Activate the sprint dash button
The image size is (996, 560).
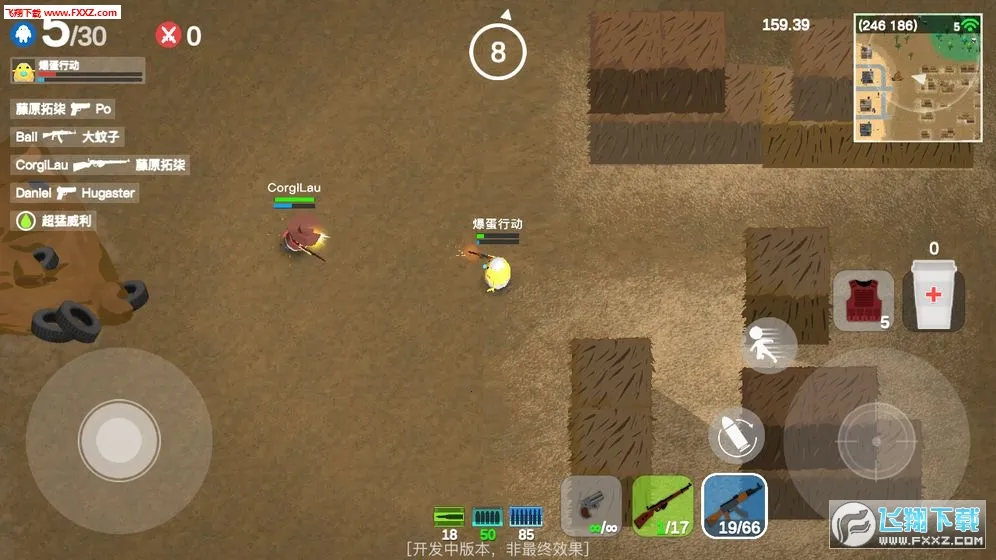point(769,345)
